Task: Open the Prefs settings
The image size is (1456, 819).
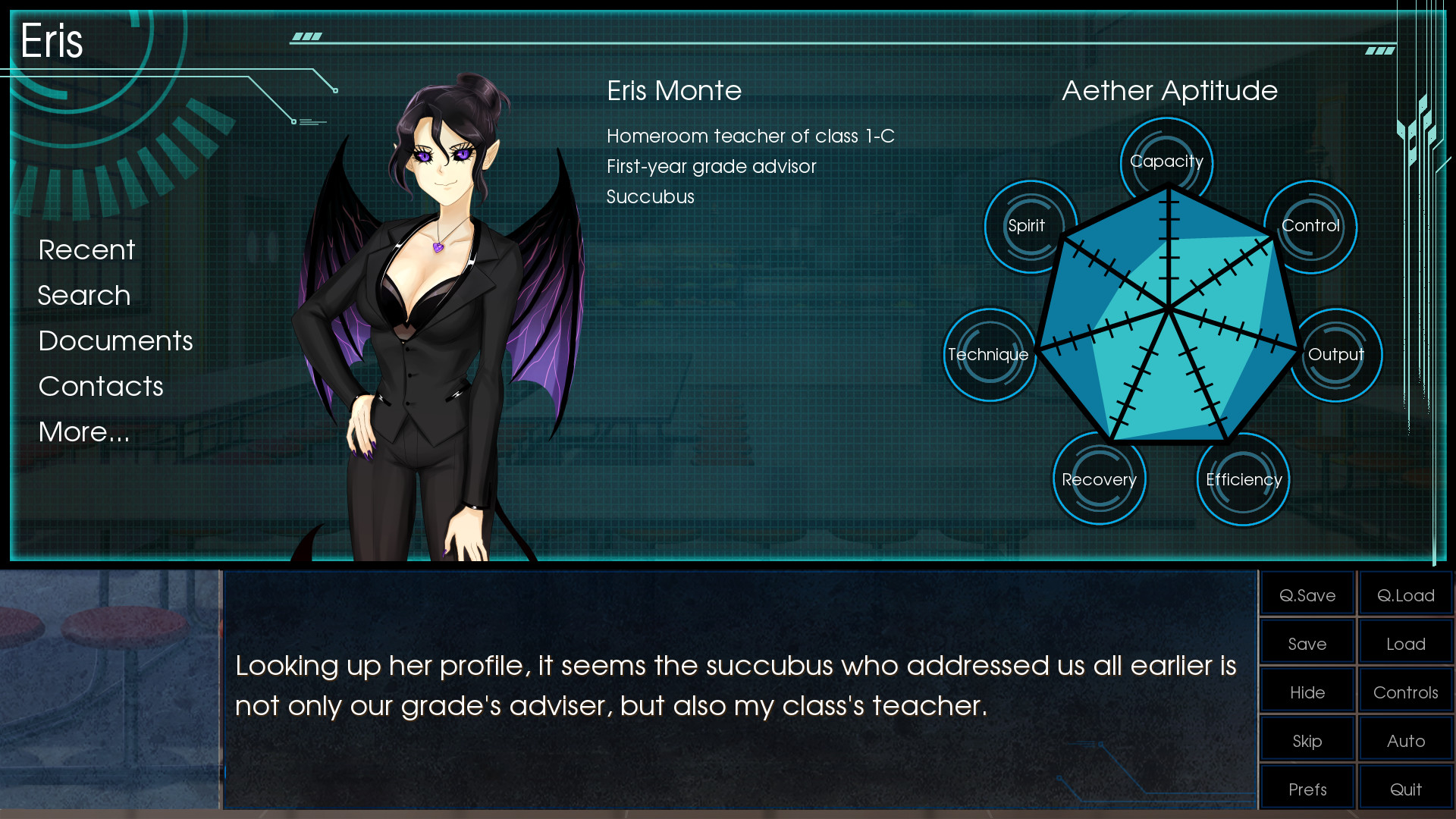Action: coord(1307,788)
